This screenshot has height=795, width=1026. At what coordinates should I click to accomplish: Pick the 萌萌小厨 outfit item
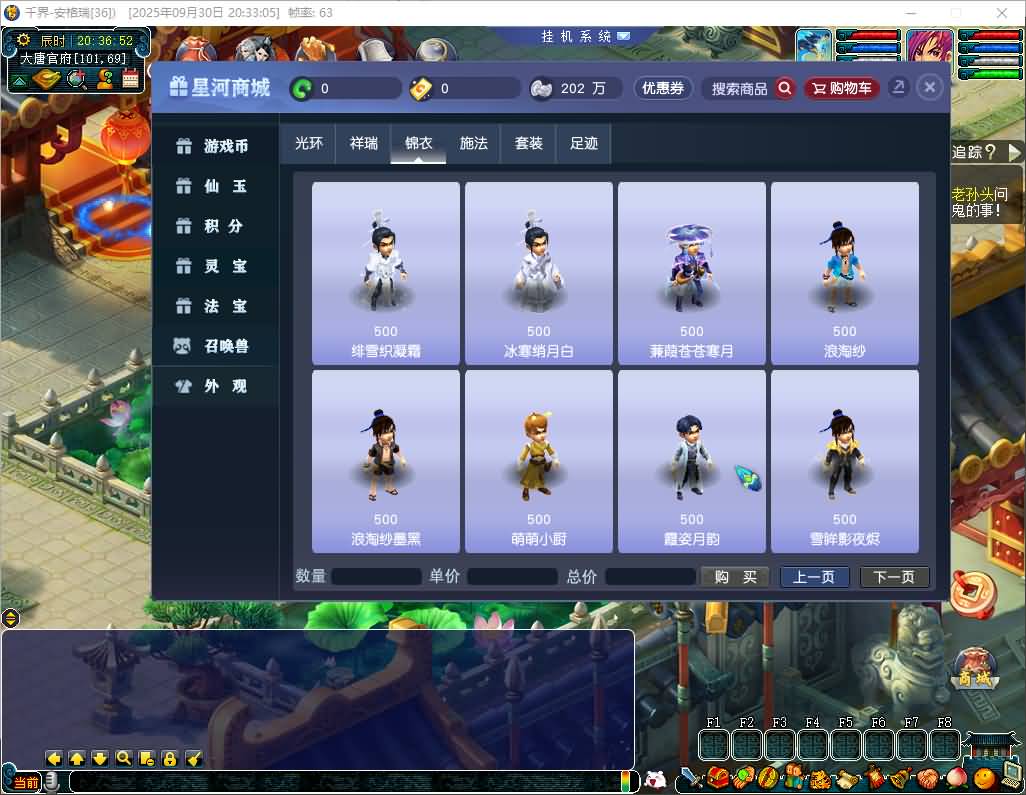[539, 460]
